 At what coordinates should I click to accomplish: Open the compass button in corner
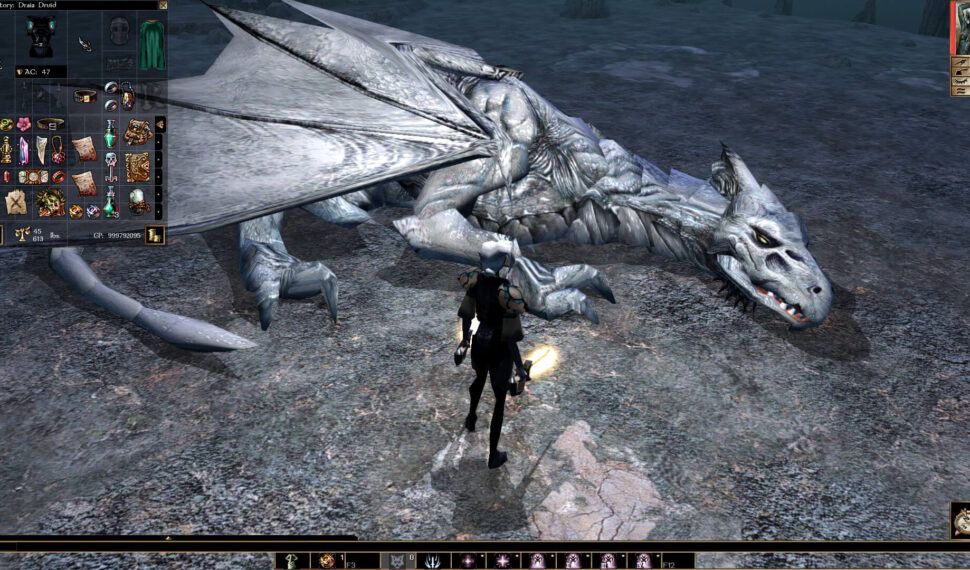tap(960, 519)
